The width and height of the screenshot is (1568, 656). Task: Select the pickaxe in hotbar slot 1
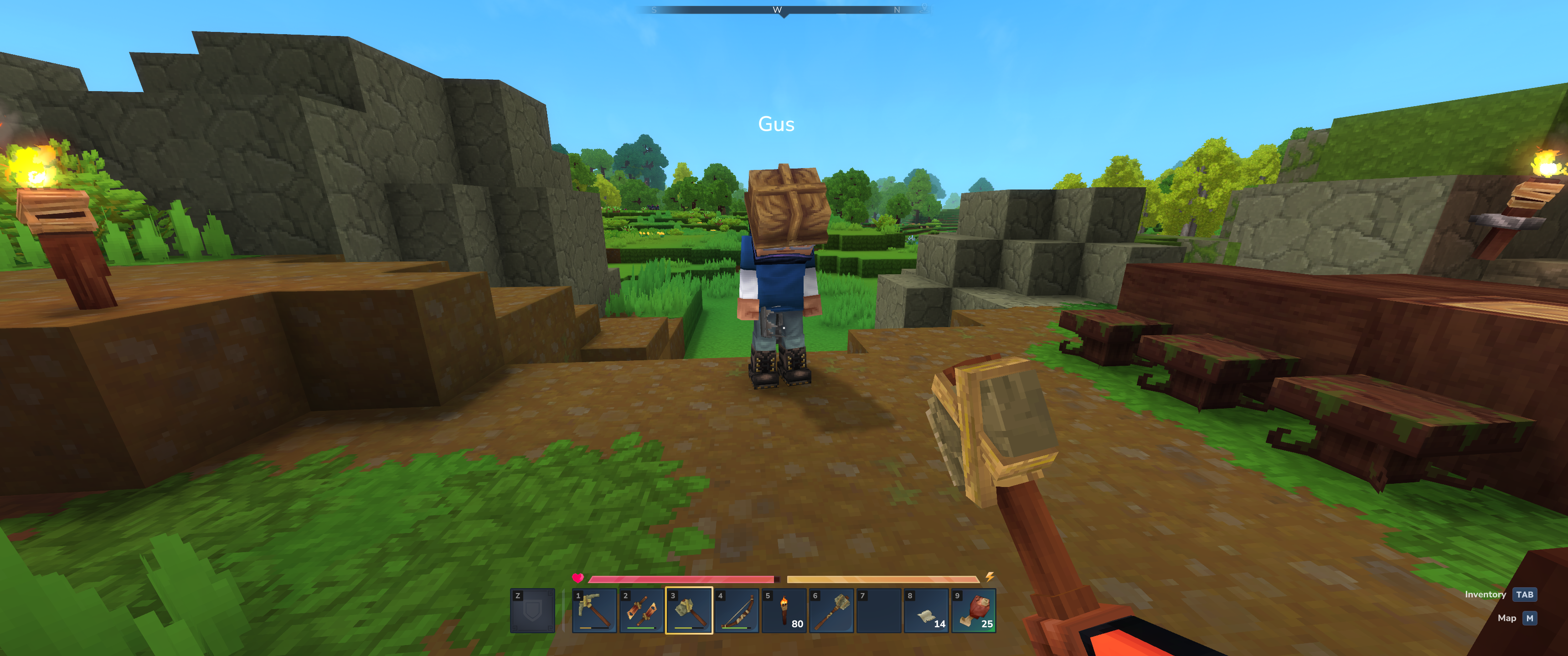[x=594, y=610]
